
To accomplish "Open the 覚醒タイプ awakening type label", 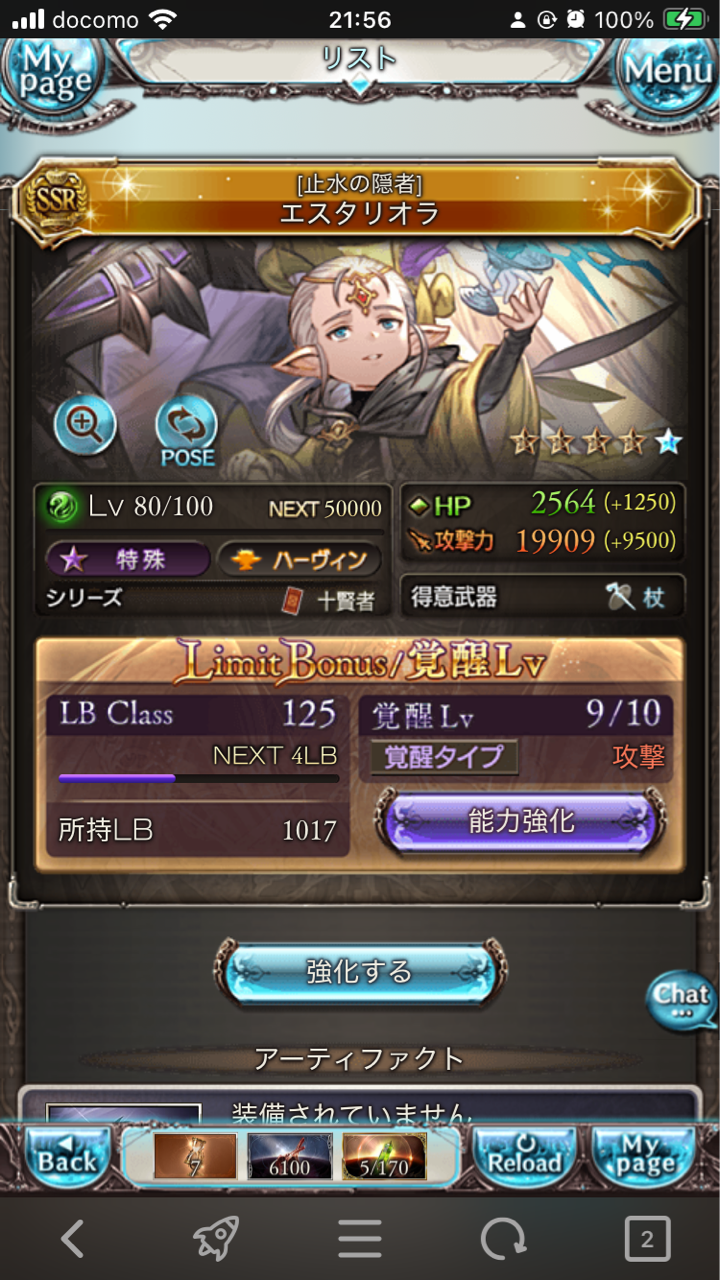I will (444, 757).
